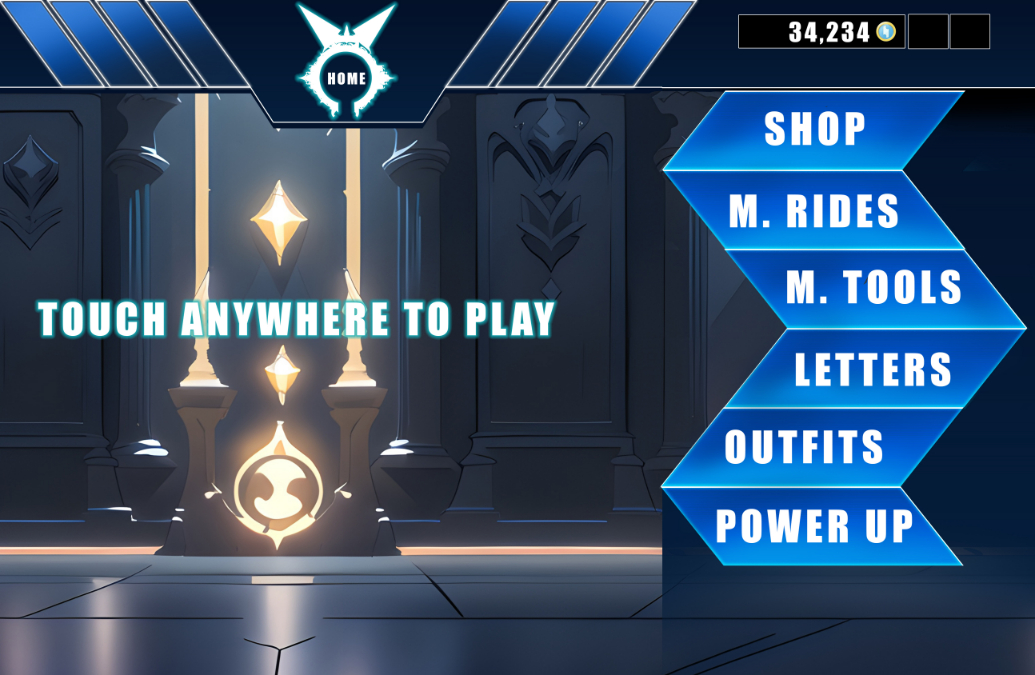The width and height of the screenshot is (1035, 675).
Task: Choose the M. TOOLS option
Action: coord(873,289)
